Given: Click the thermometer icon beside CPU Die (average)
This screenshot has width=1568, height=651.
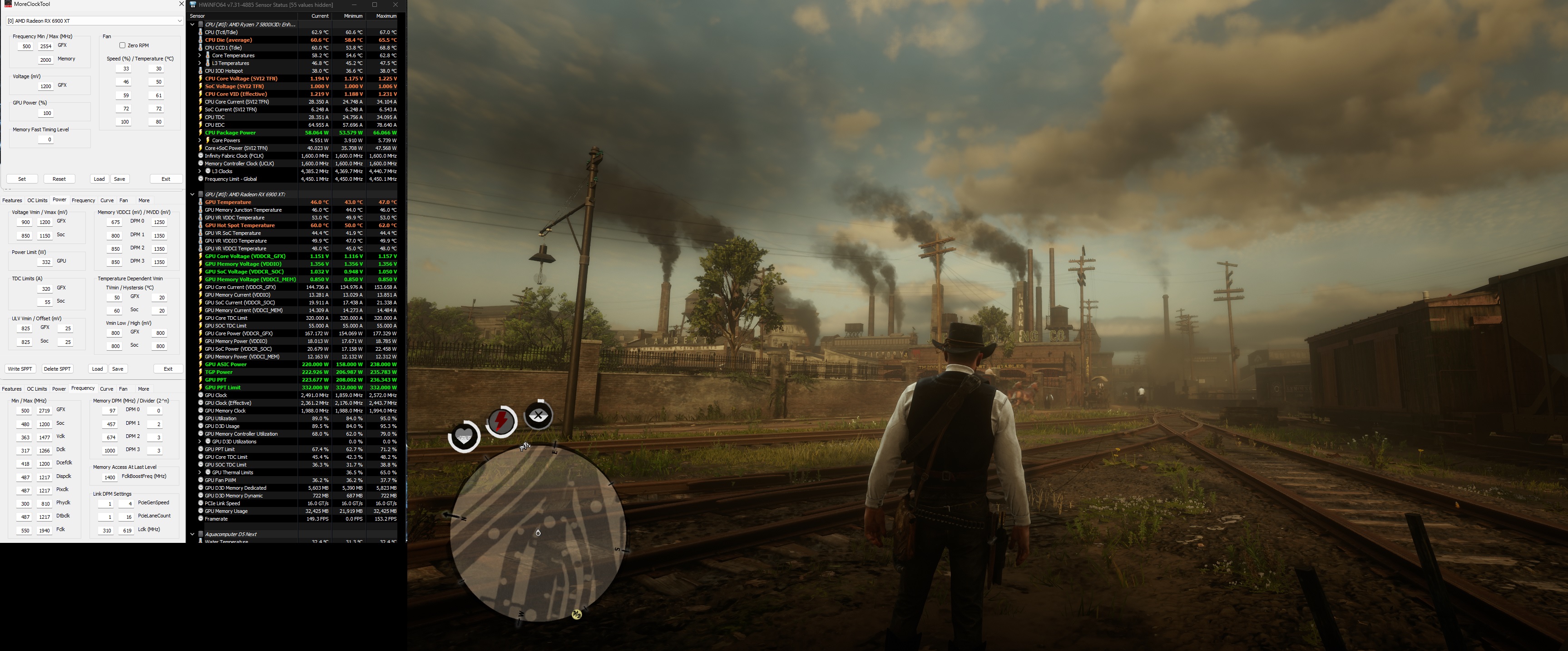Looking at the screenshot, I should click(x=201, y=40).
